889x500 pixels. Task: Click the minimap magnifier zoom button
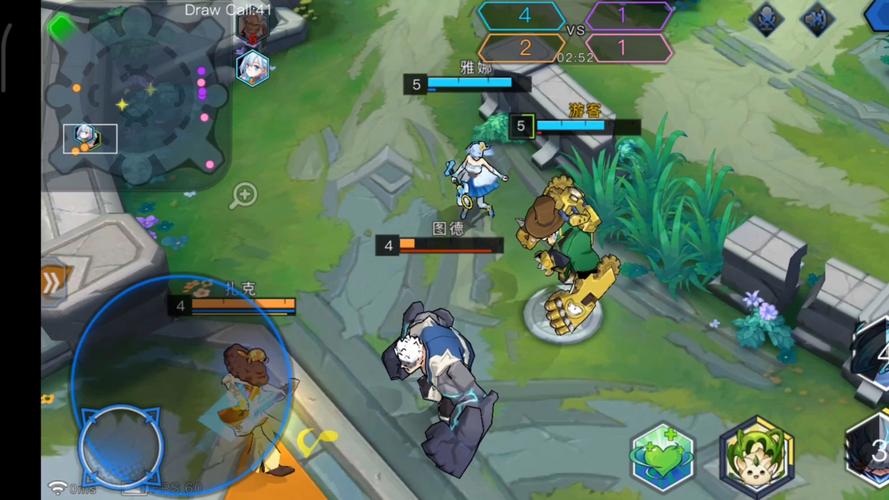point(243,195)
